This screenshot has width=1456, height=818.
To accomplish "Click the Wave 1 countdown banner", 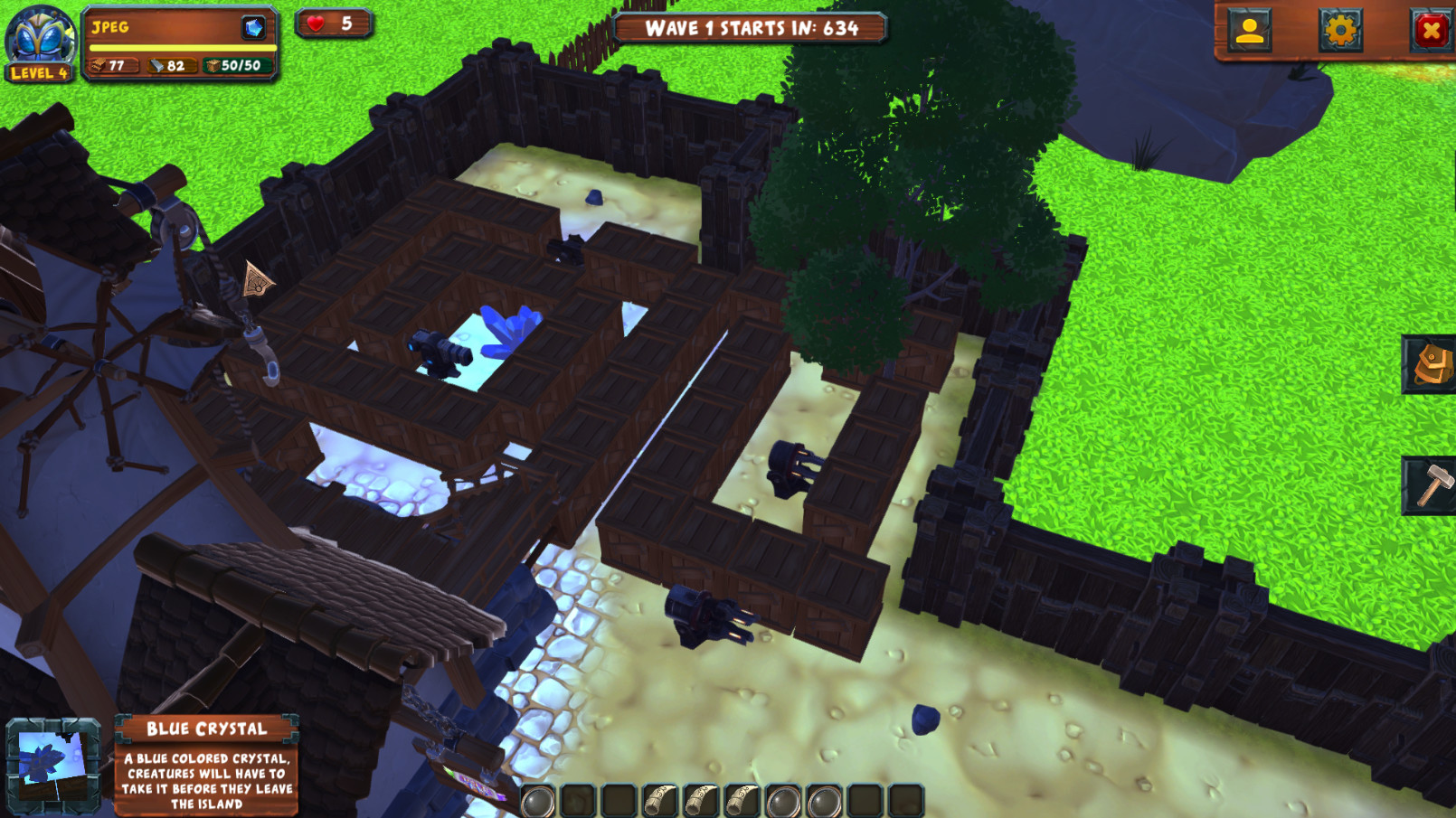I will (749, 28).
